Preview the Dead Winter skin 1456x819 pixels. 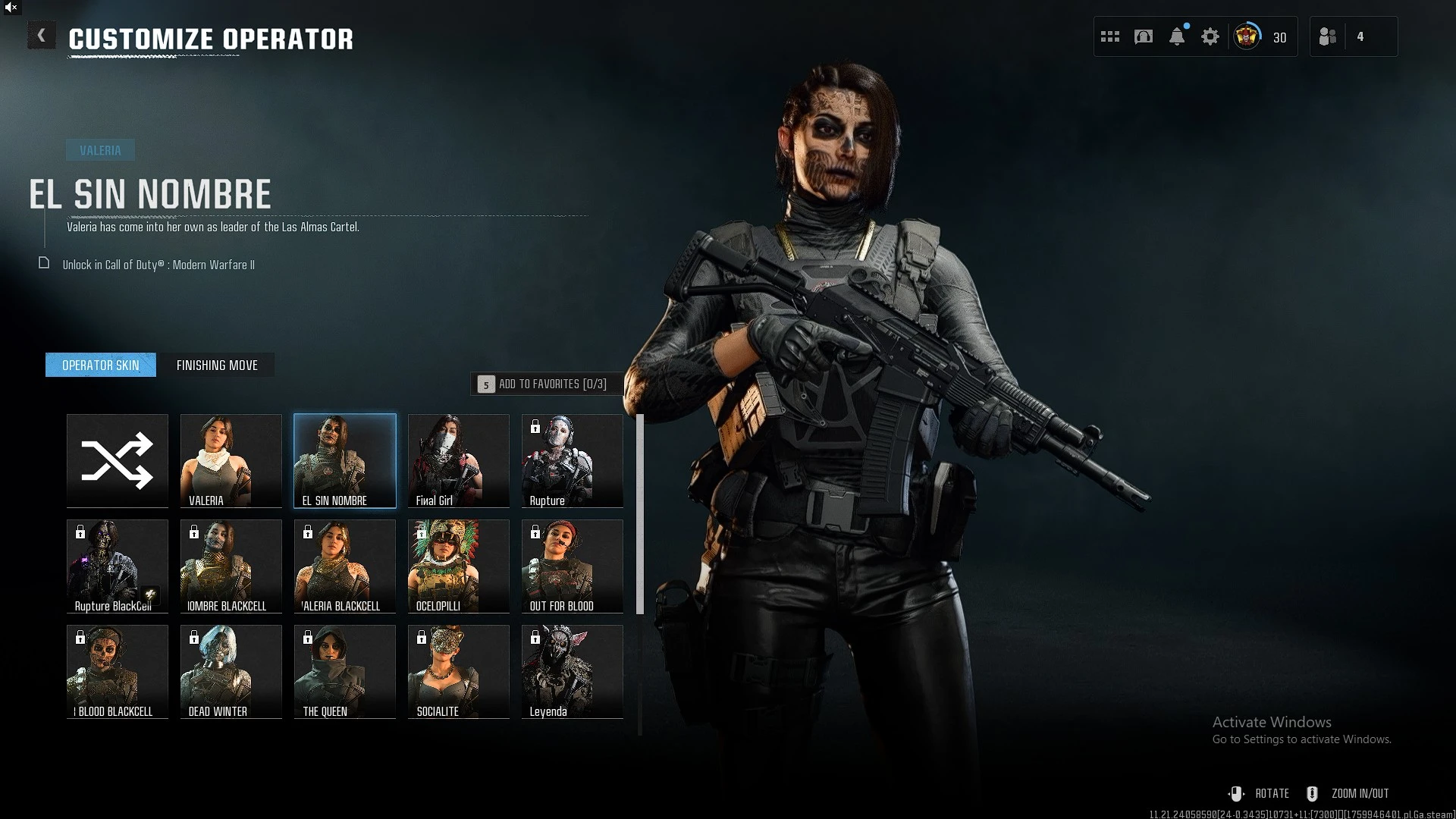click(x=231, y=671)
